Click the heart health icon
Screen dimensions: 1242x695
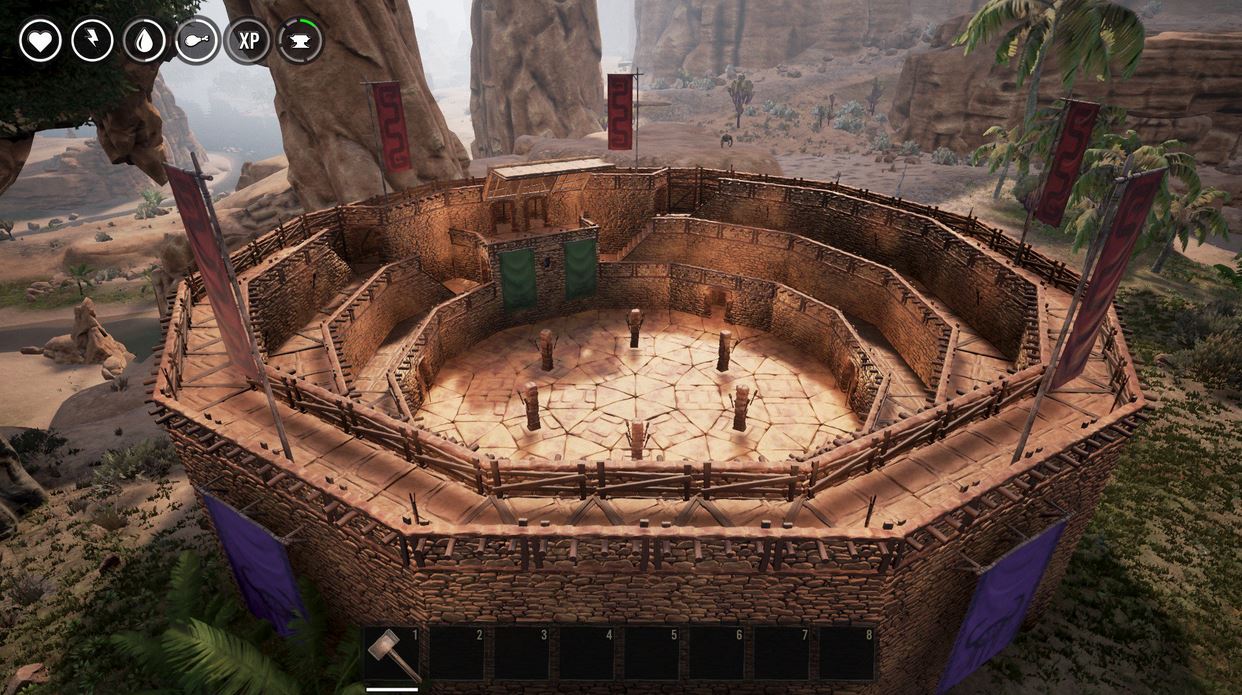coord(40,41)
